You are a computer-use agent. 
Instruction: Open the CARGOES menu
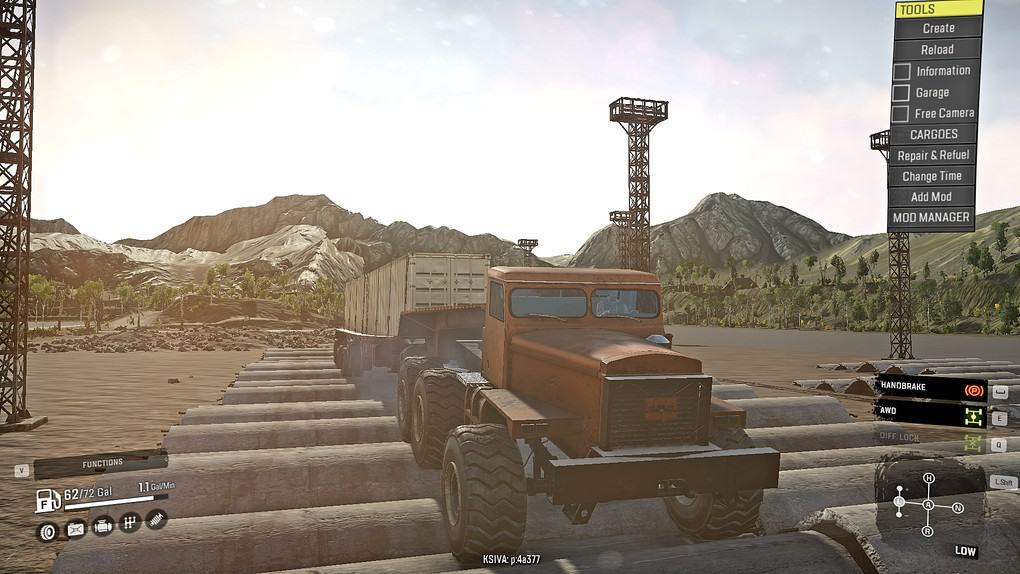933,134
